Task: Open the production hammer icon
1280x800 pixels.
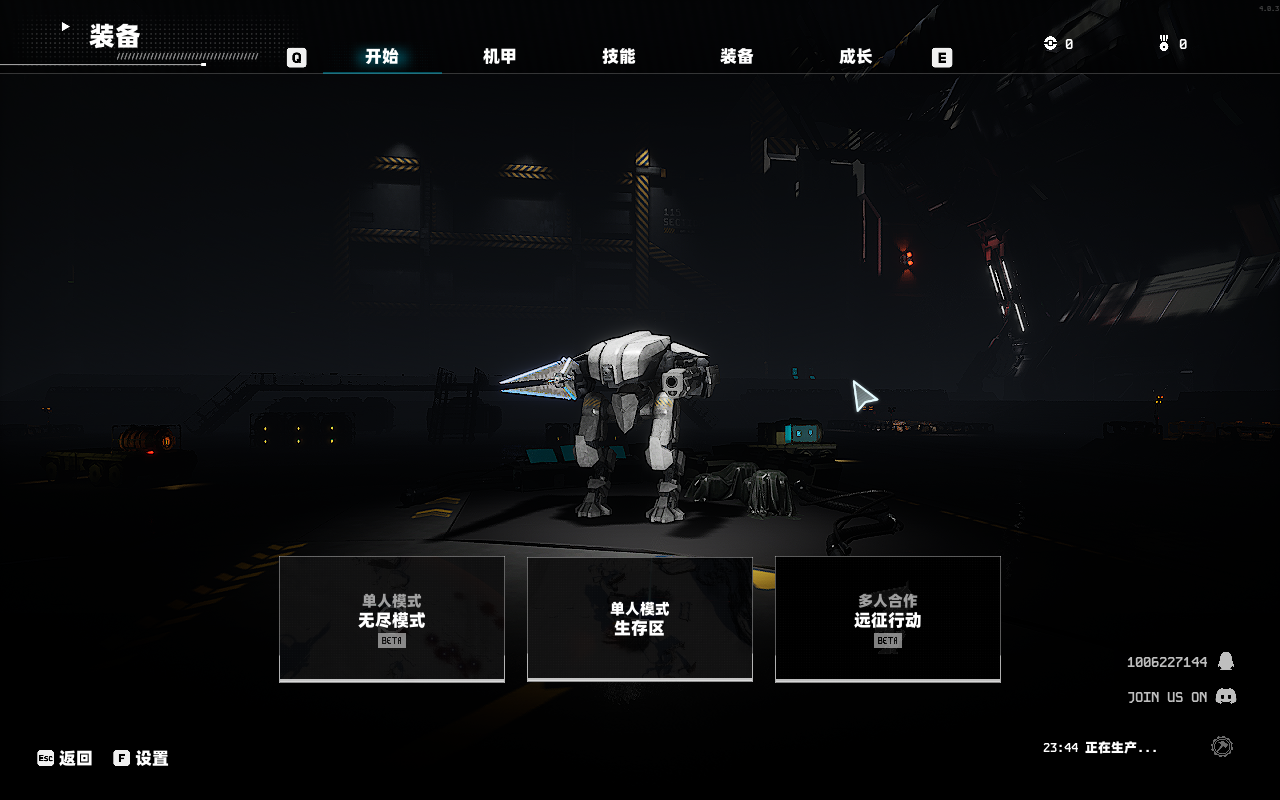Action: [1221, 747]
